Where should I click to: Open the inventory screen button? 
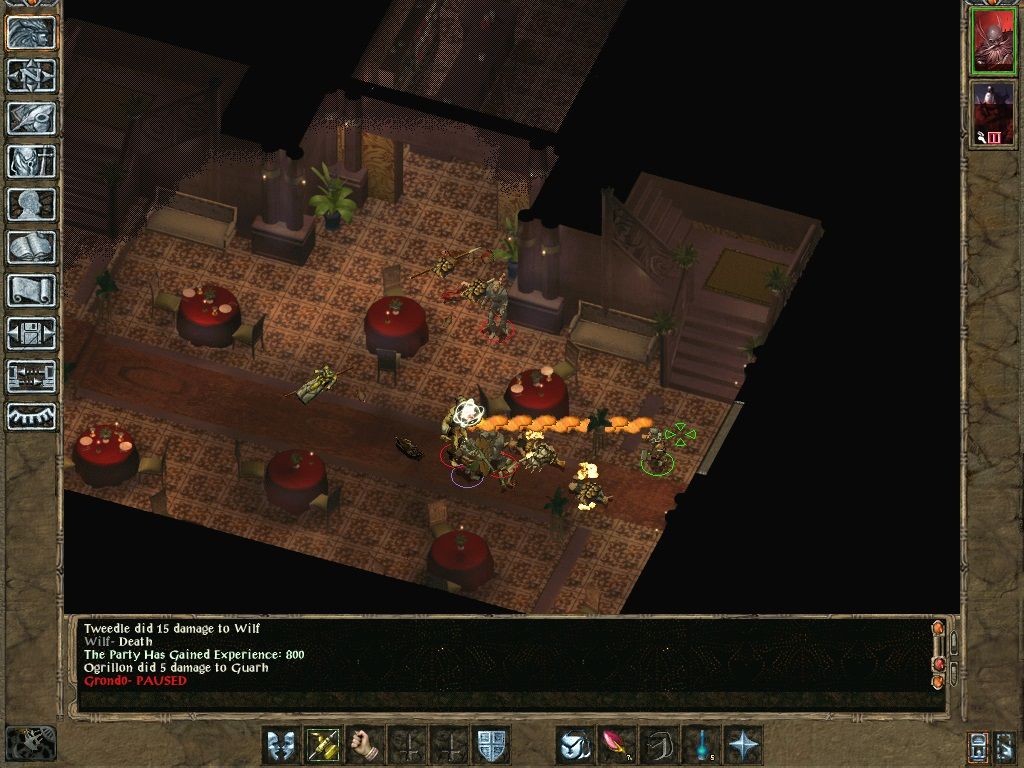31,161
